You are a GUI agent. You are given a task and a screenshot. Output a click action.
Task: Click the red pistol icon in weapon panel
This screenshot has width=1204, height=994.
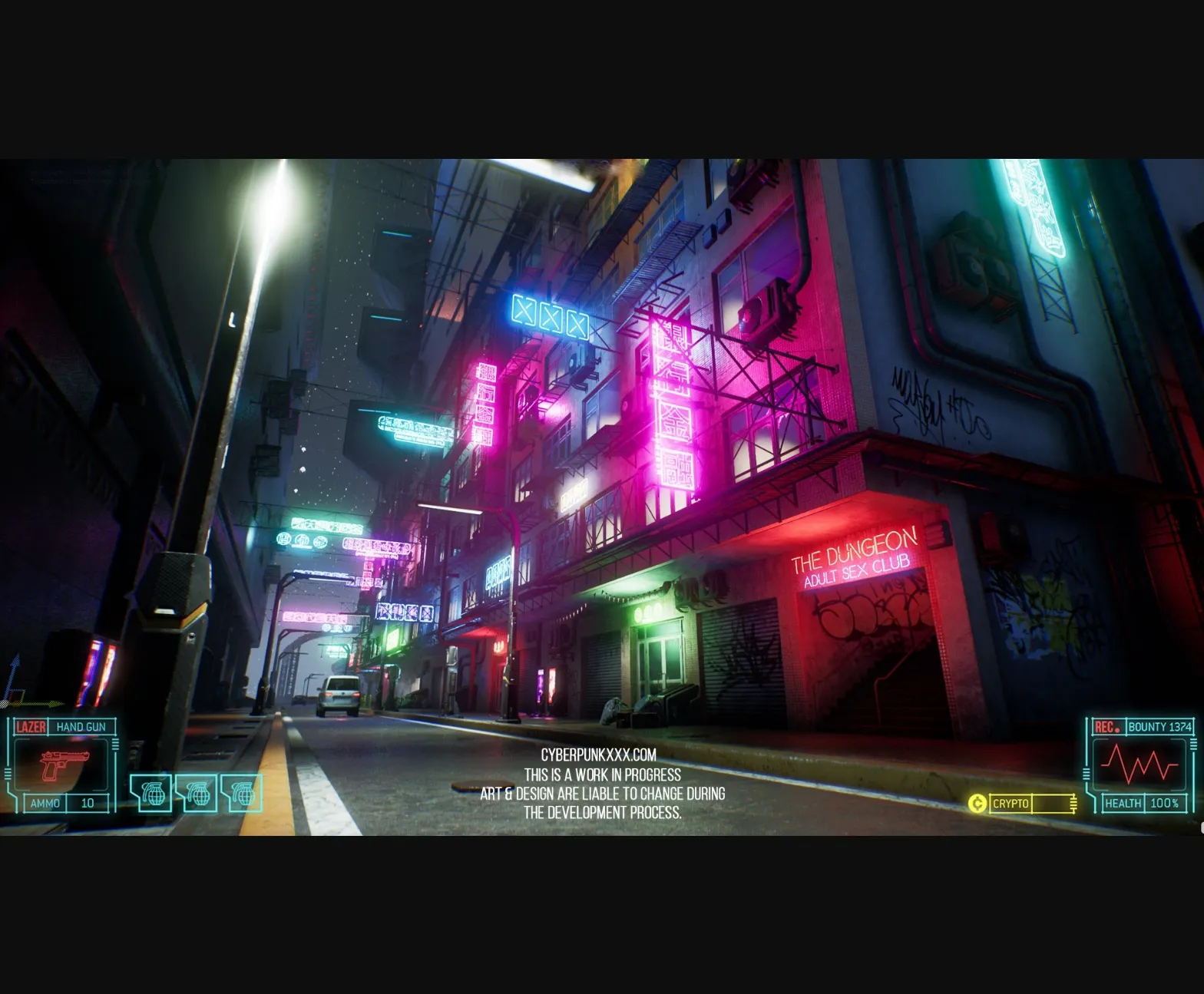click(x=65, y=764)
